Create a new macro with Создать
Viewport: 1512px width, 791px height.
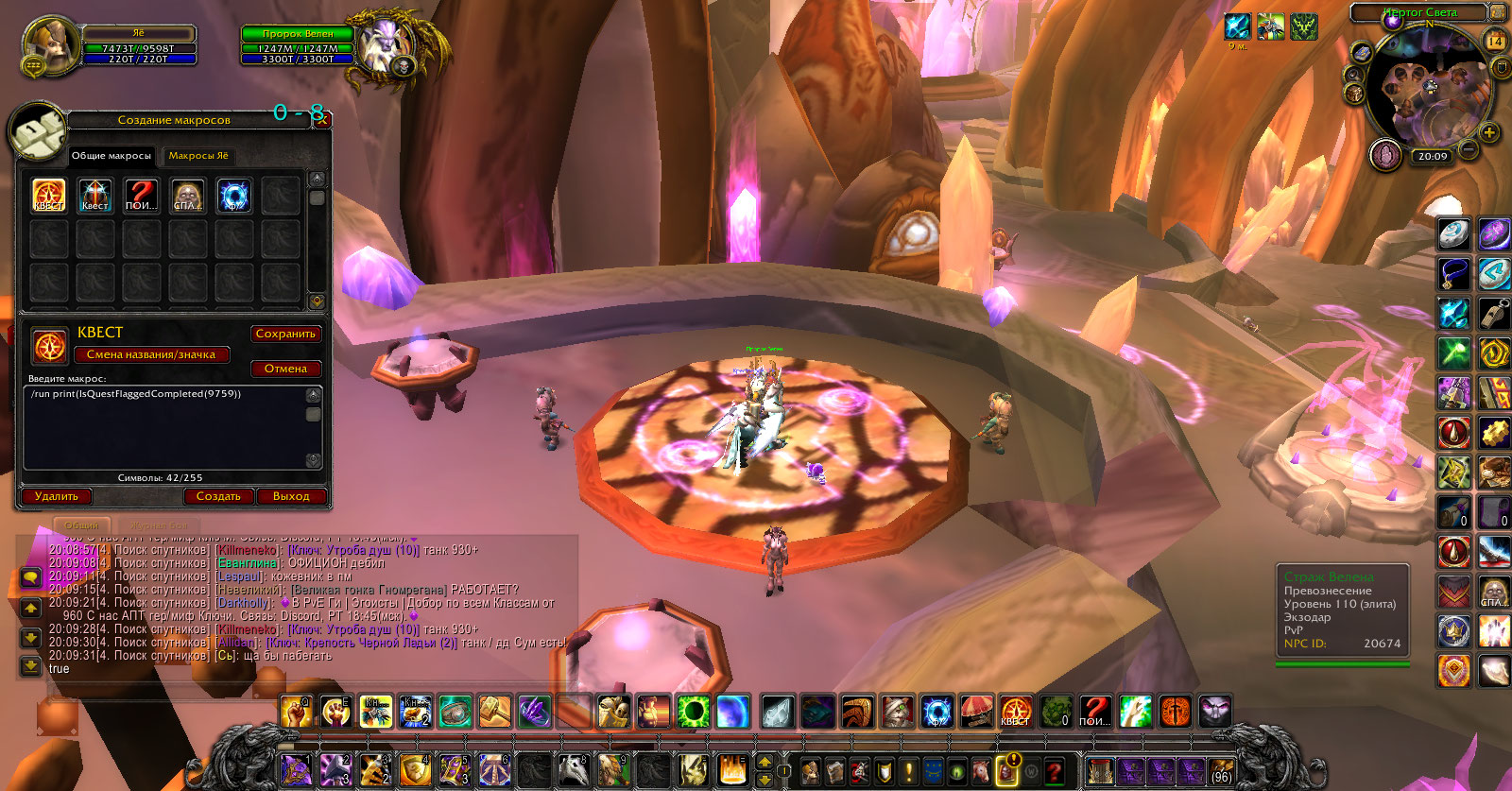tap(218, 496)
